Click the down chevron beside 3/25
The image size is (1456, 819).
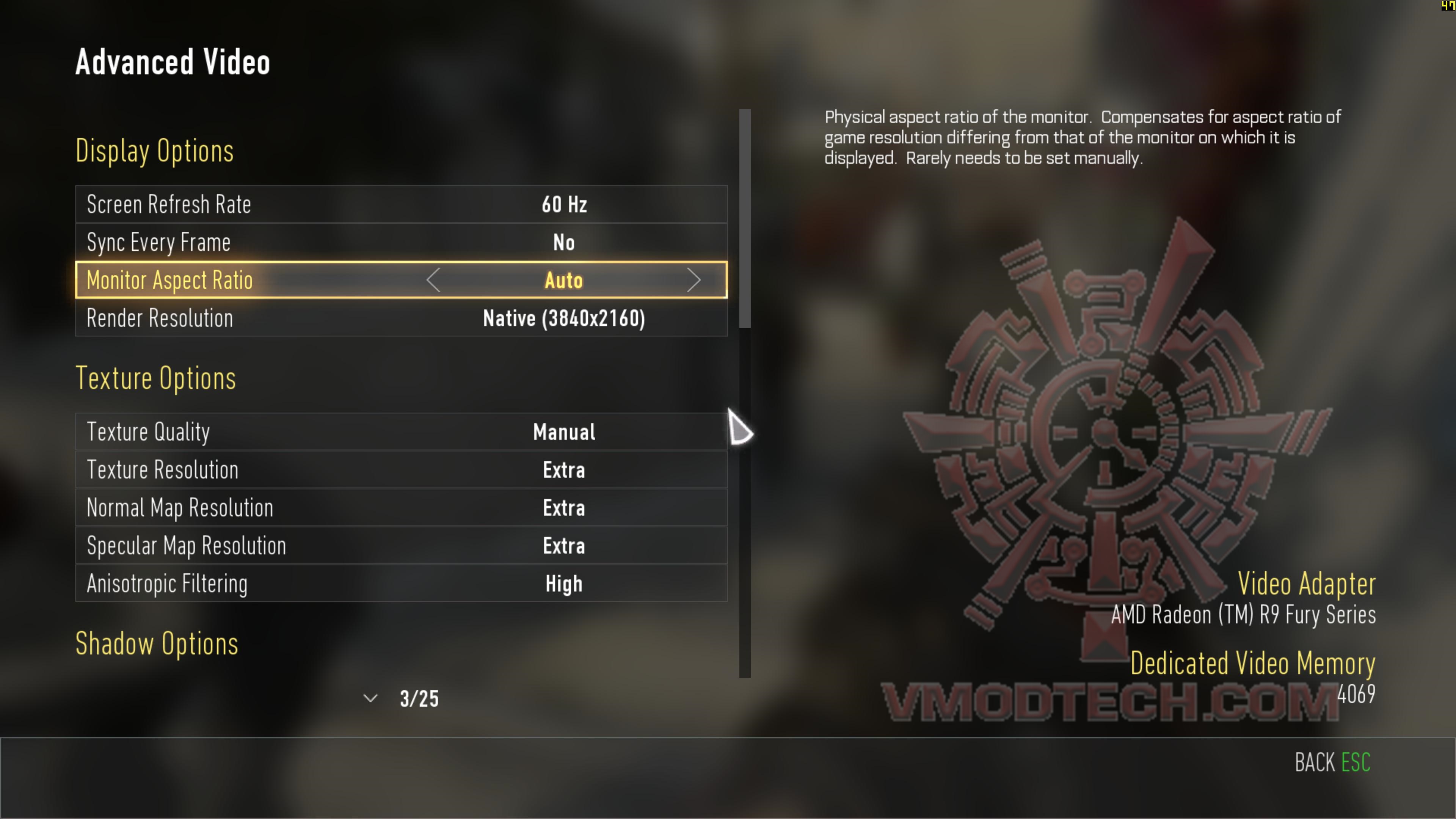370,698
